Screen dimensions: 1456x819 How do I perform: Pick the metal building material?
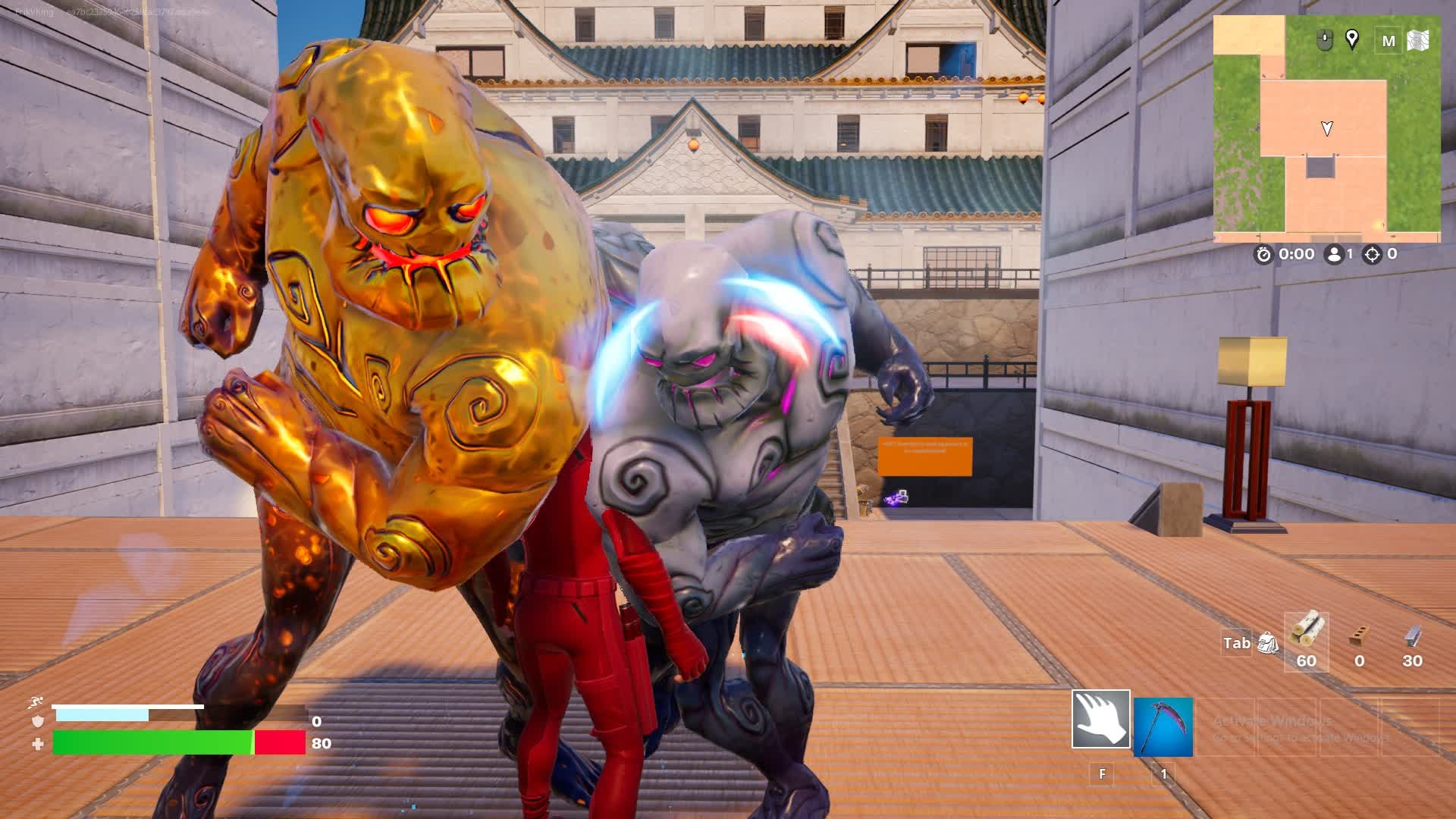tap(1412, 638)
